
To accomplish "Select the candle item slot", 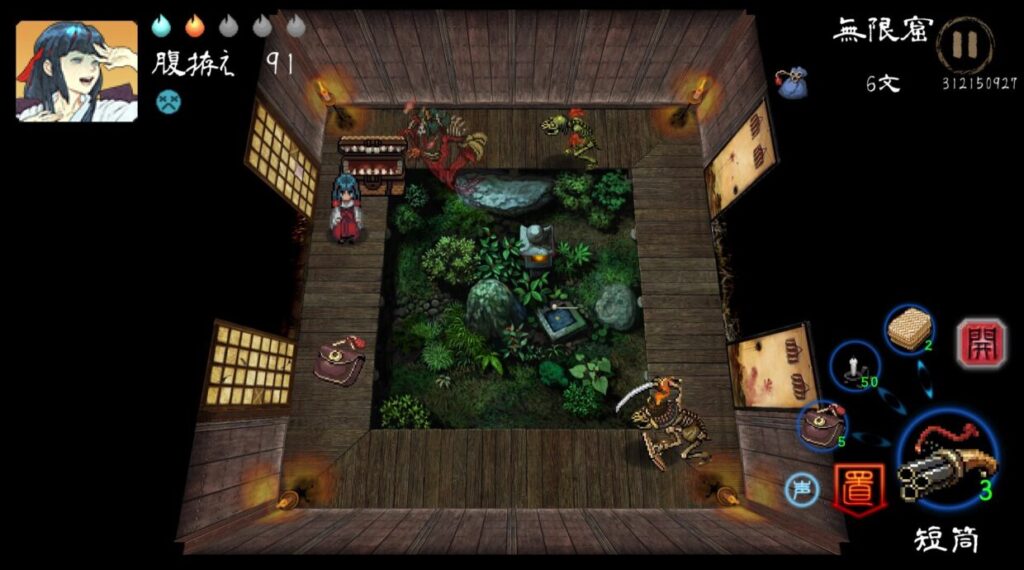I will [x=855, y=367].
